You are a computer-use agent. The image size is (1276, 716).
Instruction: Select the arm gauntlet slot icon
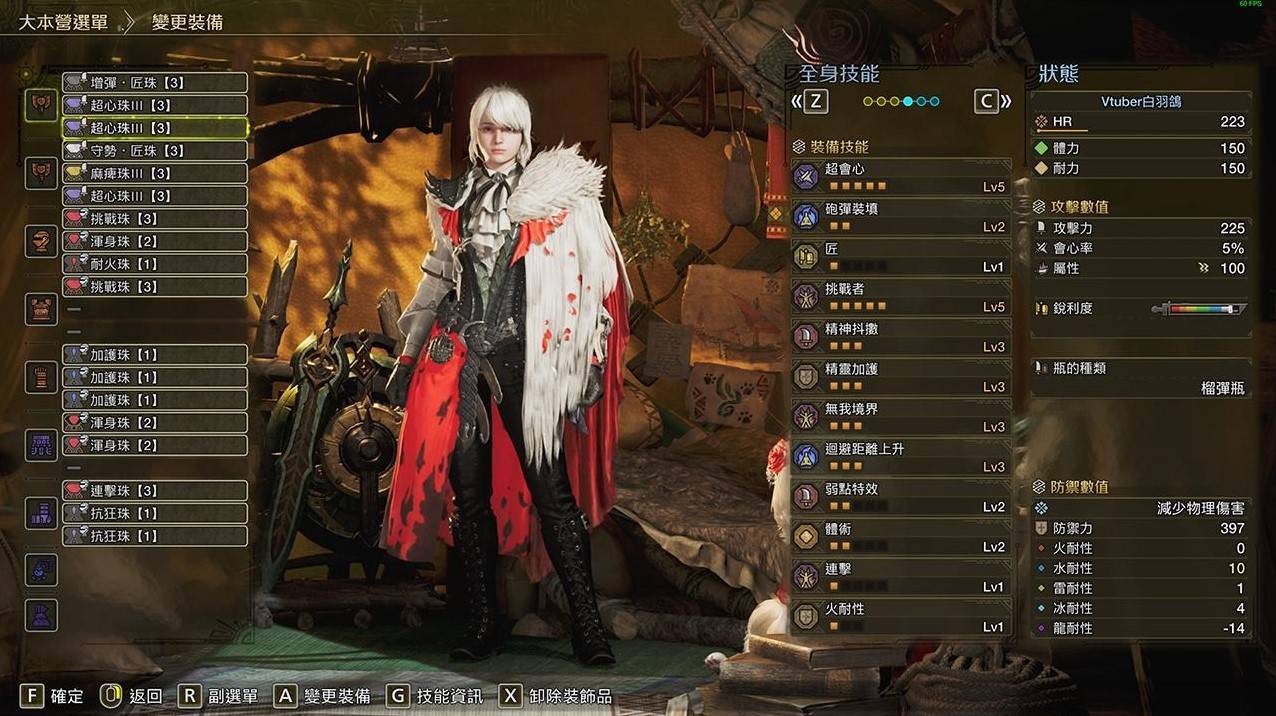click(41, 377)
